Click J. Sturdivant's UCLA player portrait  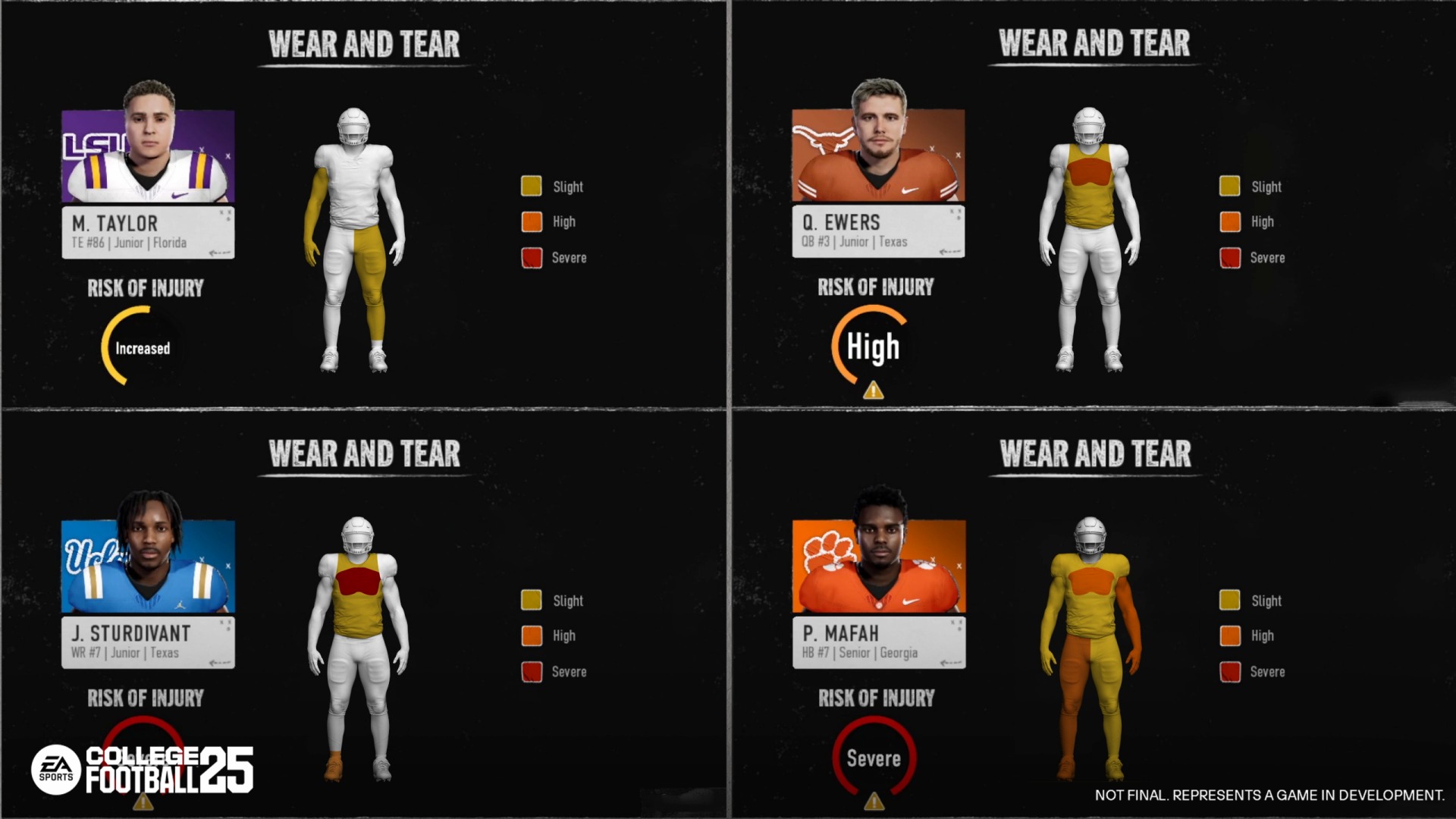(x=148, y=565)
